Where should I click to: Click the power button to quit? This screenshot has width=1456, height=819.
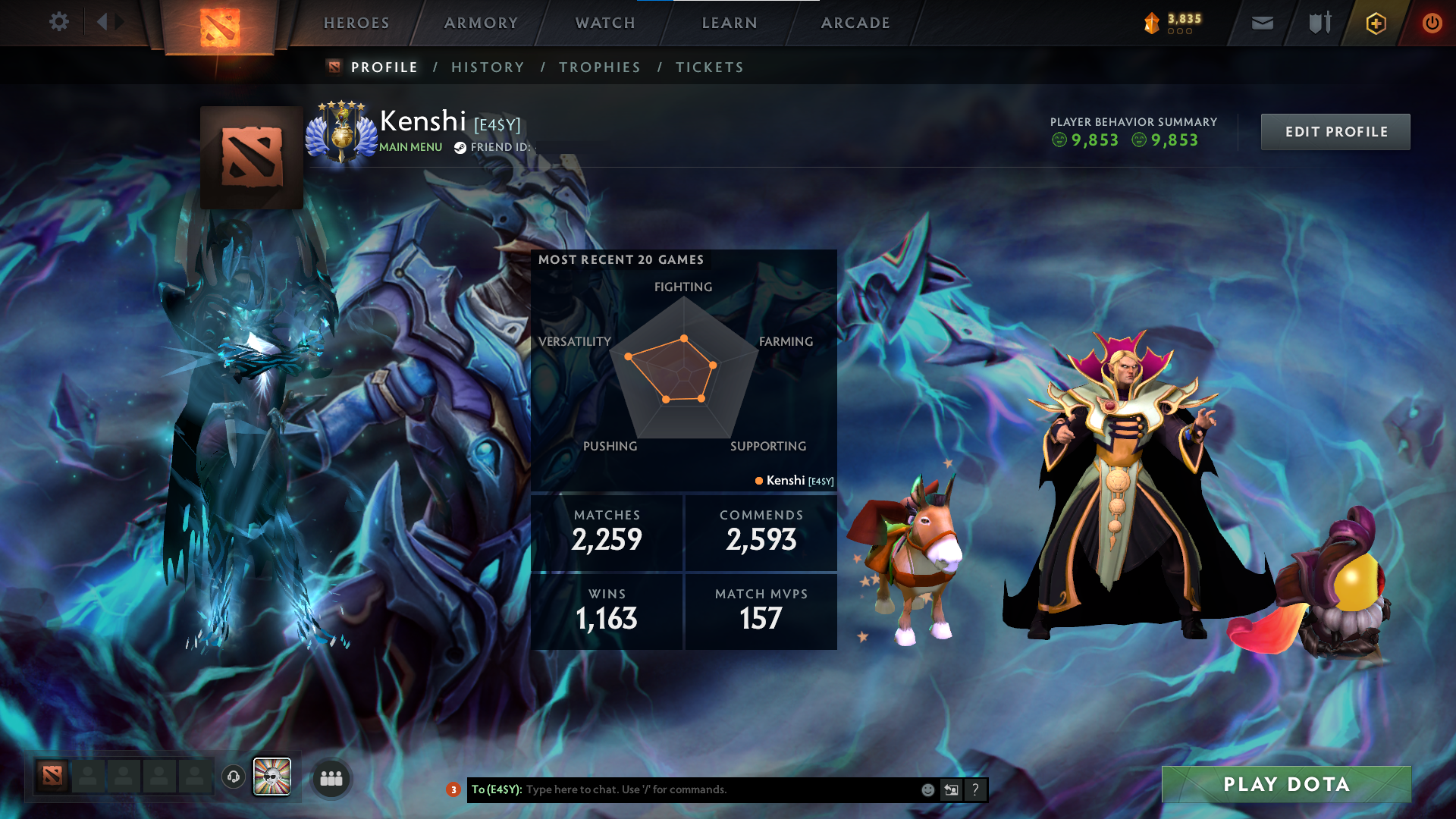[x=1432, y=23]
